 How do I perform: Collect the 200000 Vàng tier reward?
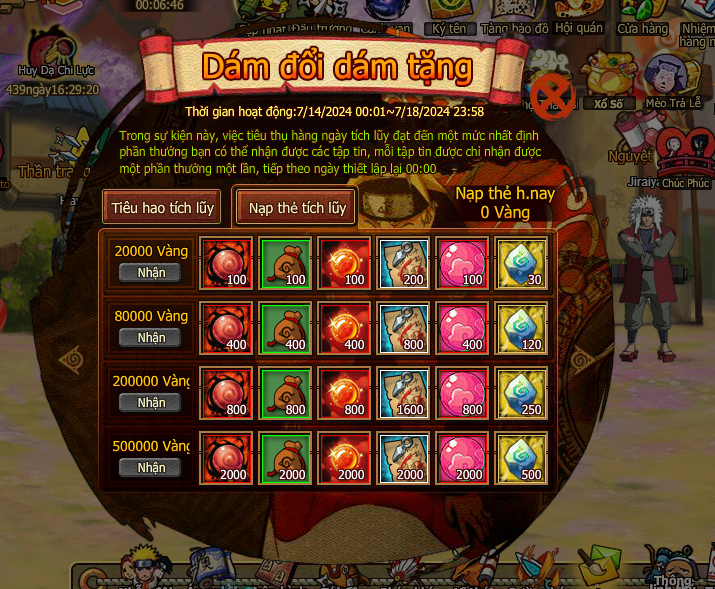click(151, 402)
